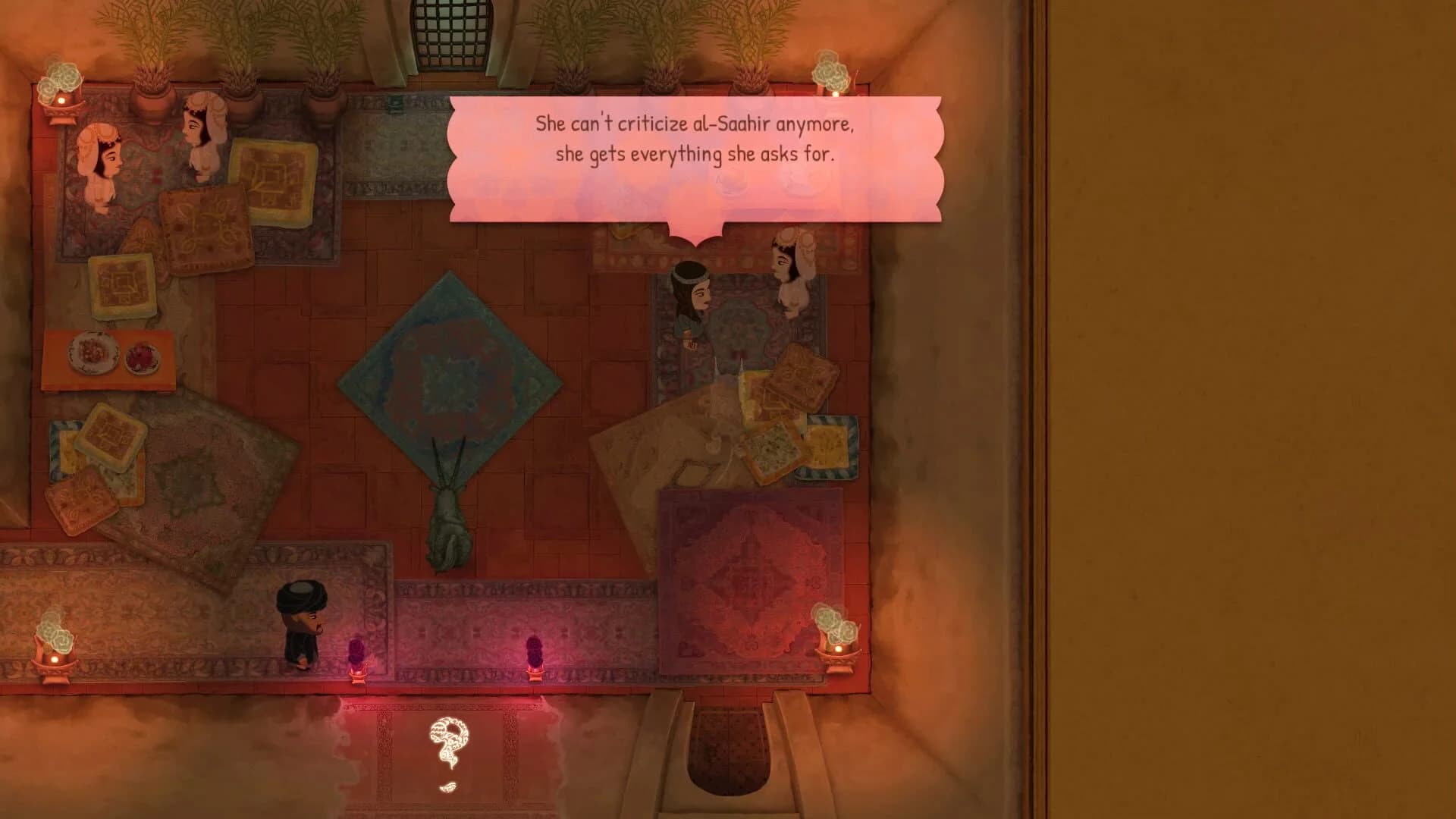Open the barred window at the top center
Viewport: 1456px width, 819px height.
click(x=448, y=30)
